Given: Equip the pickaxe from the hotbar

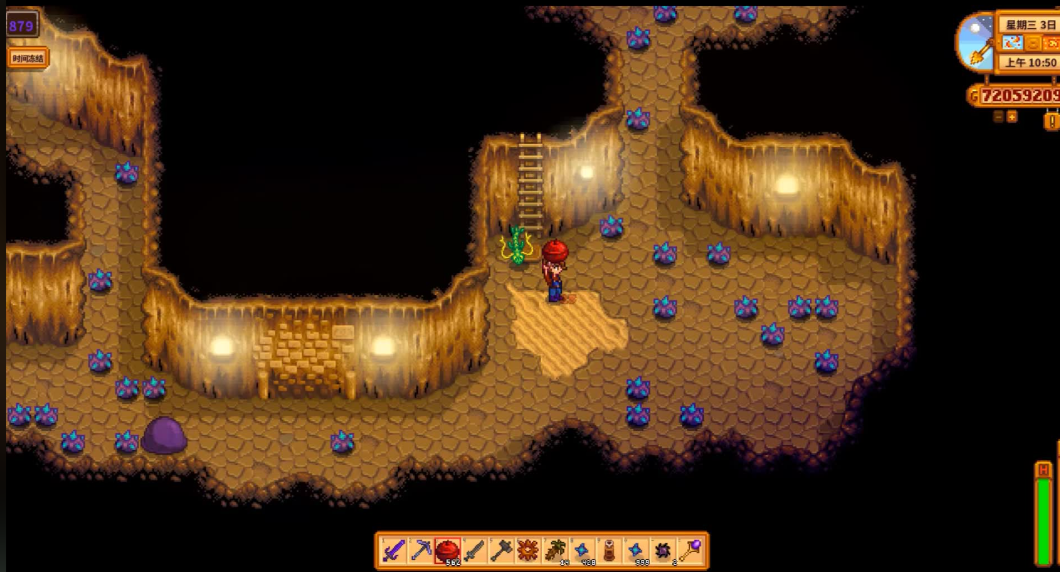Looking at the screenshot, I should tap(421, 551).
